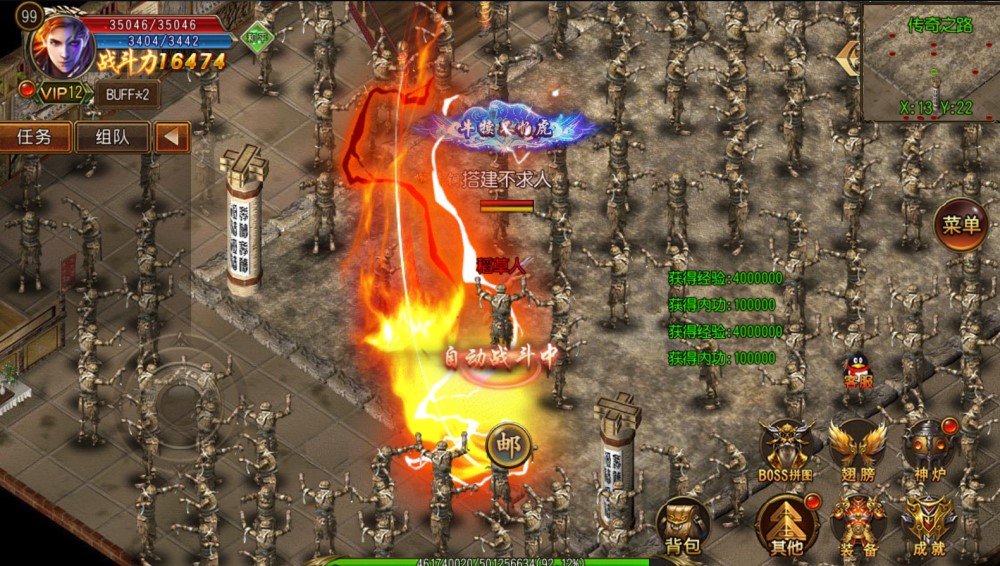Open the 成就 achievements screen
This screenshot has width=1000, height=566.
point(929,524)
